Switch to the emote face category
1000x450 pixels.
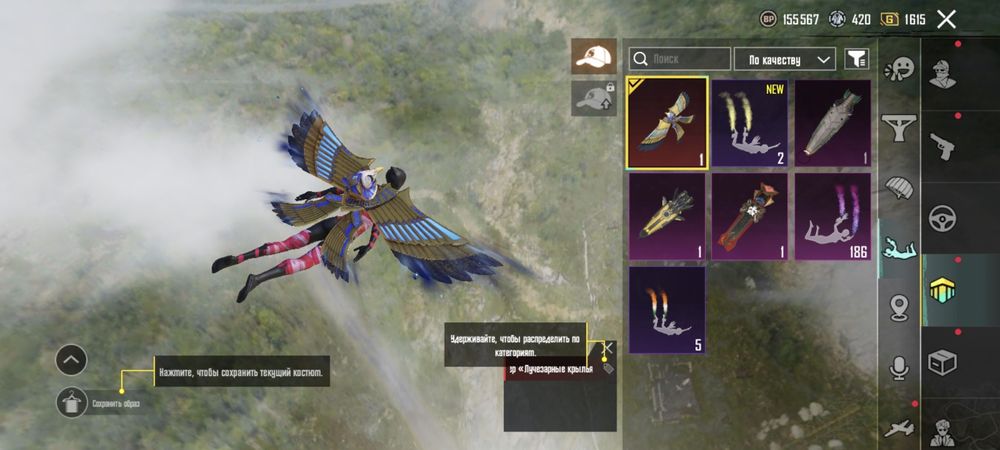click(900, 70)
